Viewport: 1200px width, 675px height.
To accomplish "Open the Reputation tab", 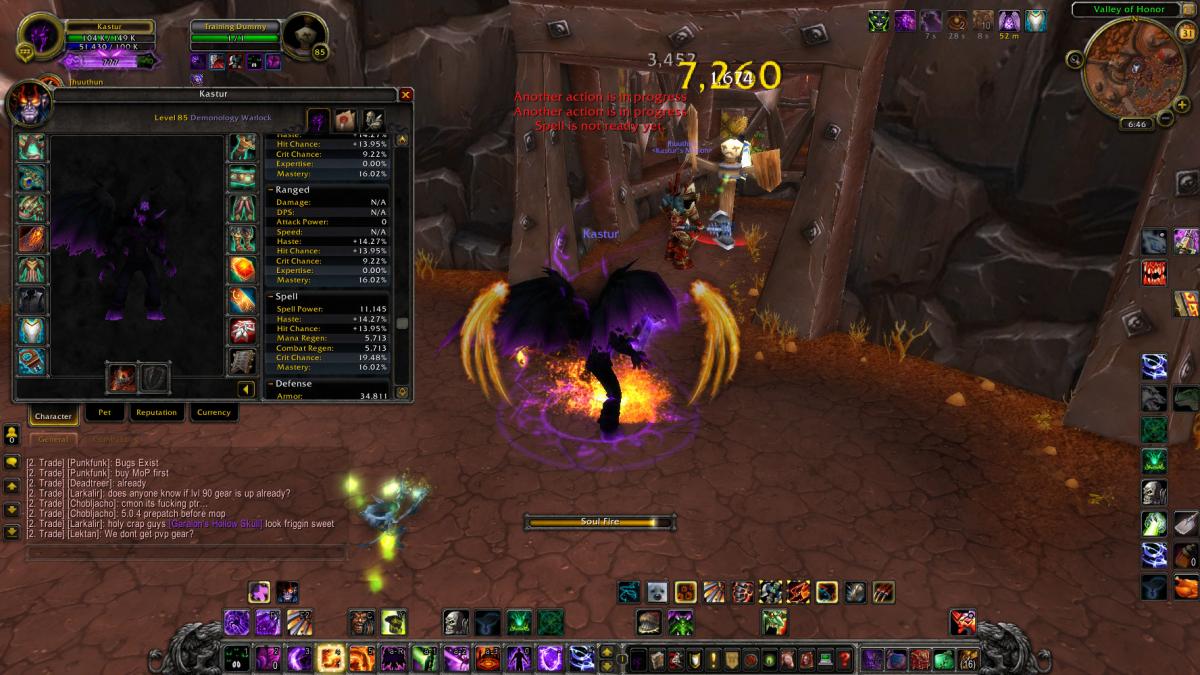I will click(156, 412).
